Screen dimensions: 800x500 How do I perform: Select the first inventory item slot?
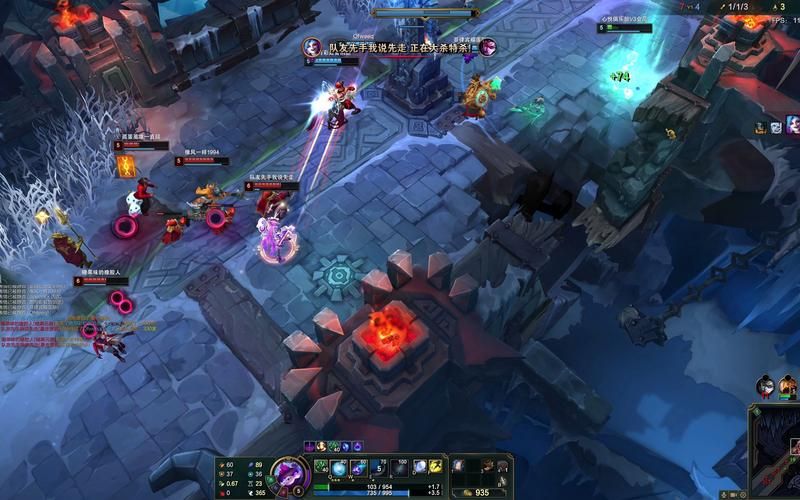click(x=458, y=465)
